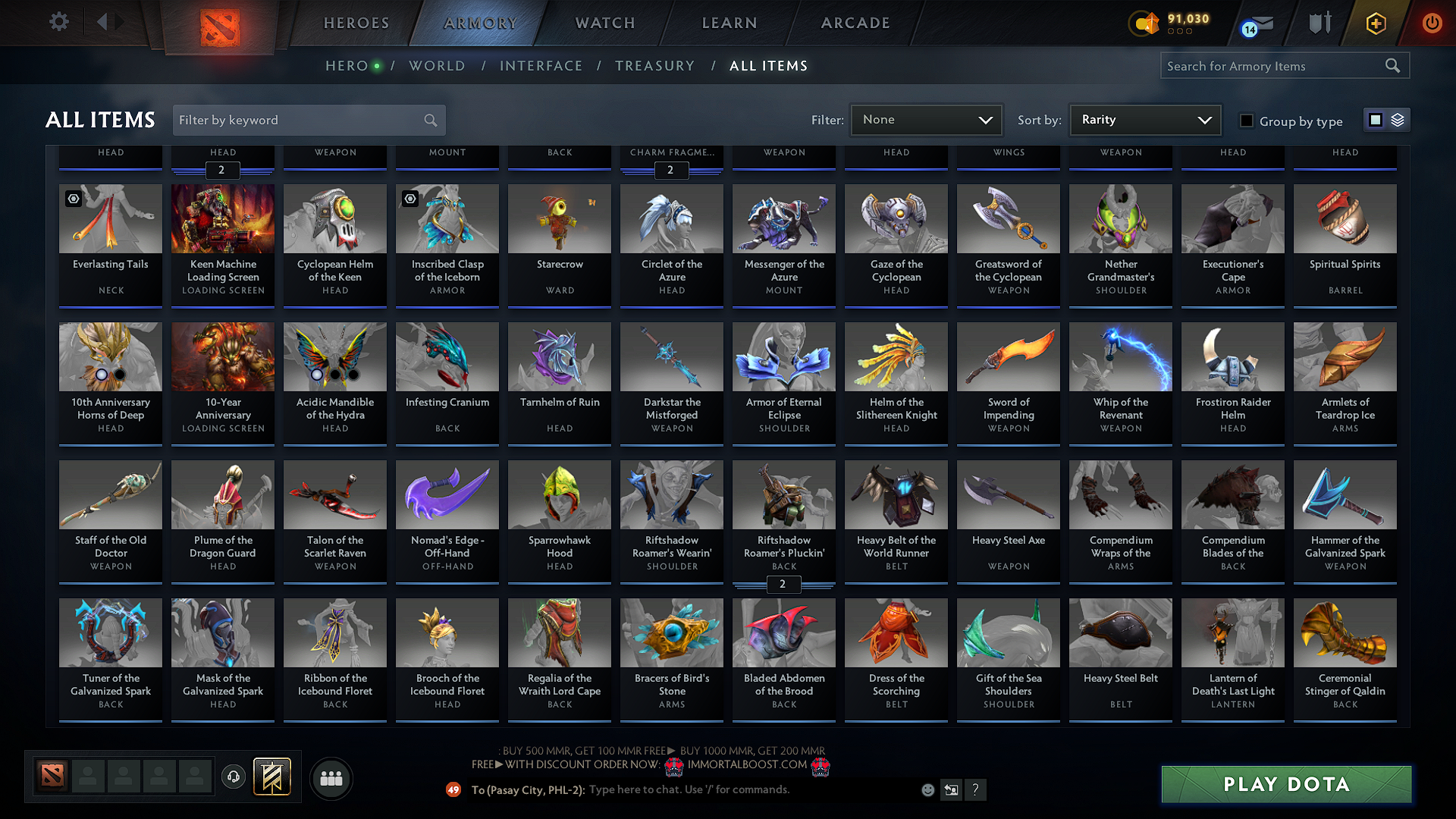Open the TREASURY section
Viewport: 1456px width, 819px height.
[655, 66]
